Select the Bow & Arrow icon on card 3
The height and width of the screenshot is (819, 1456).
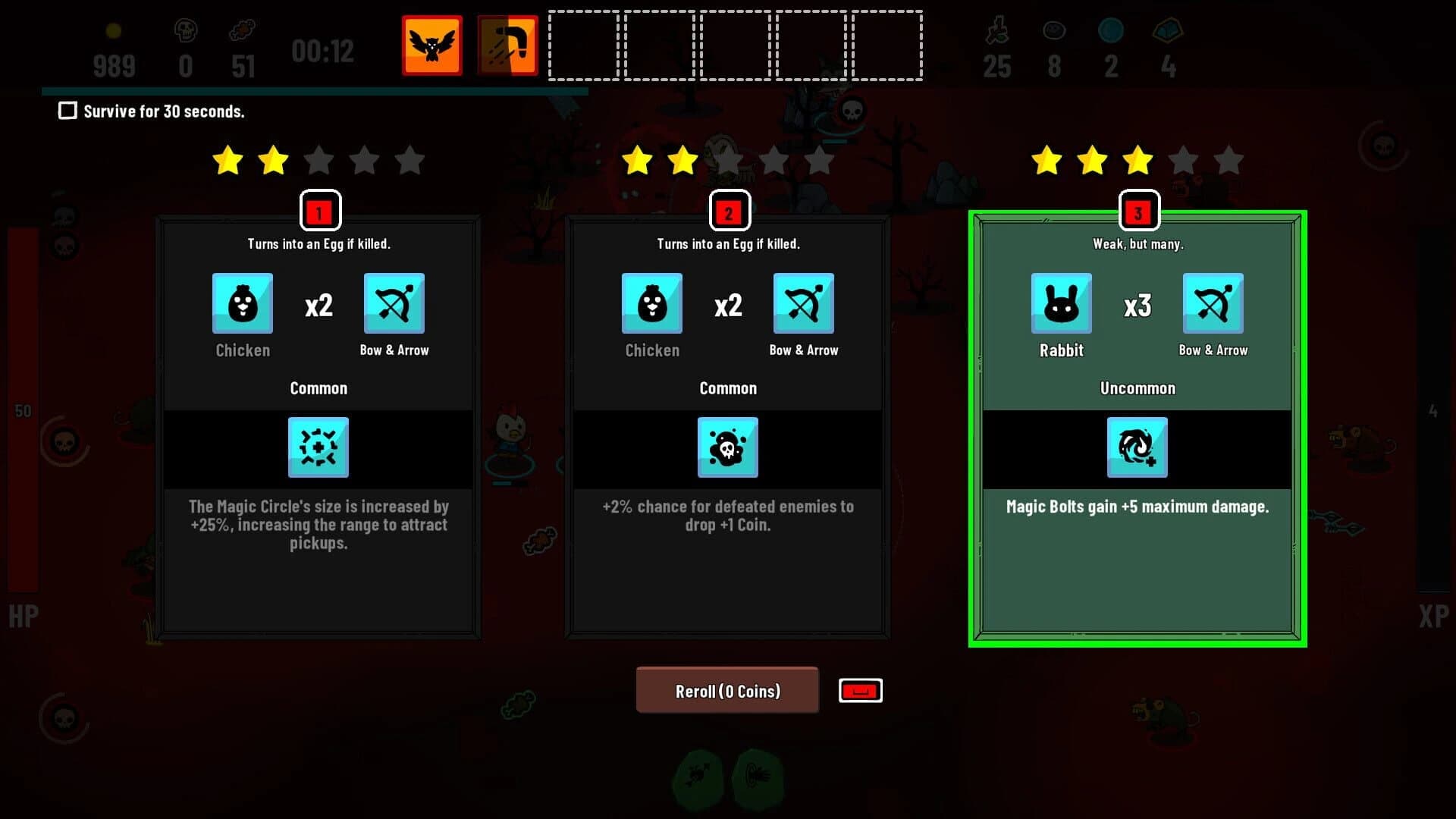click(1213, 303)
